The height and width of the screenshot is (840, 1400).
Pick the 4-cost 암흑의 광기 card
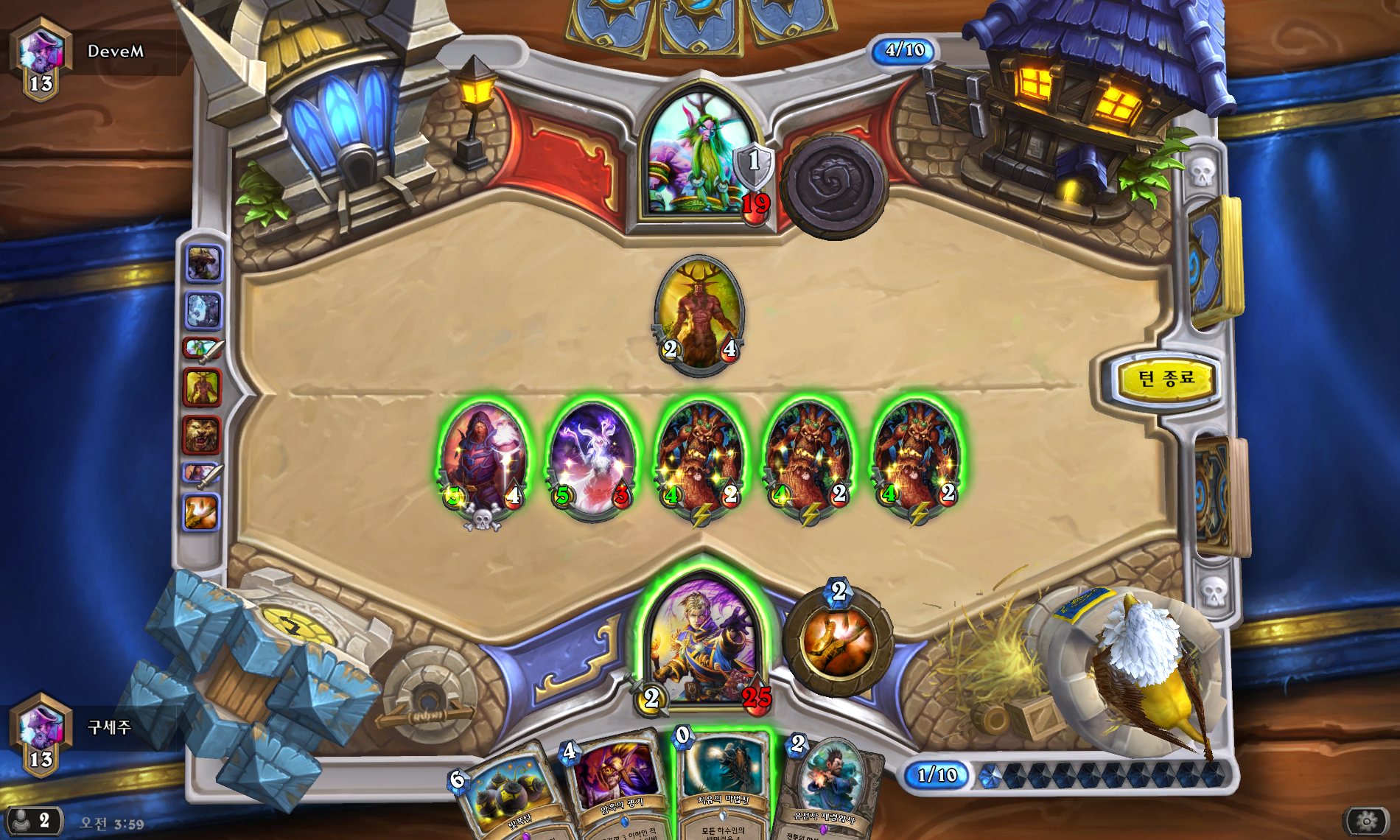click(x=619, y=788)
